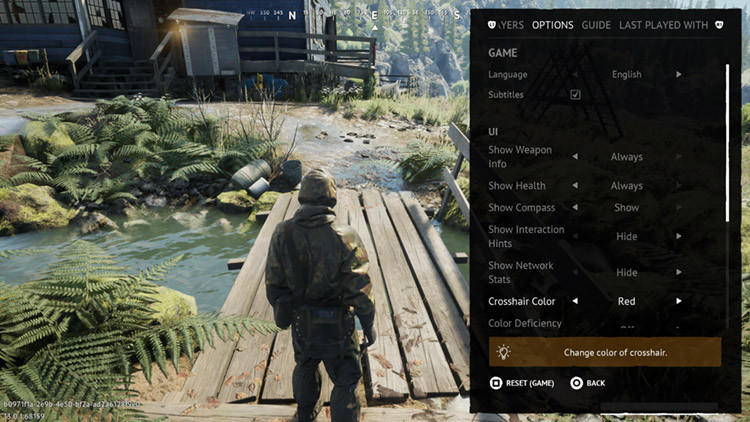750x422 pixels.
Task: Open the Last Played With tab
Action: tap(663, 25)
